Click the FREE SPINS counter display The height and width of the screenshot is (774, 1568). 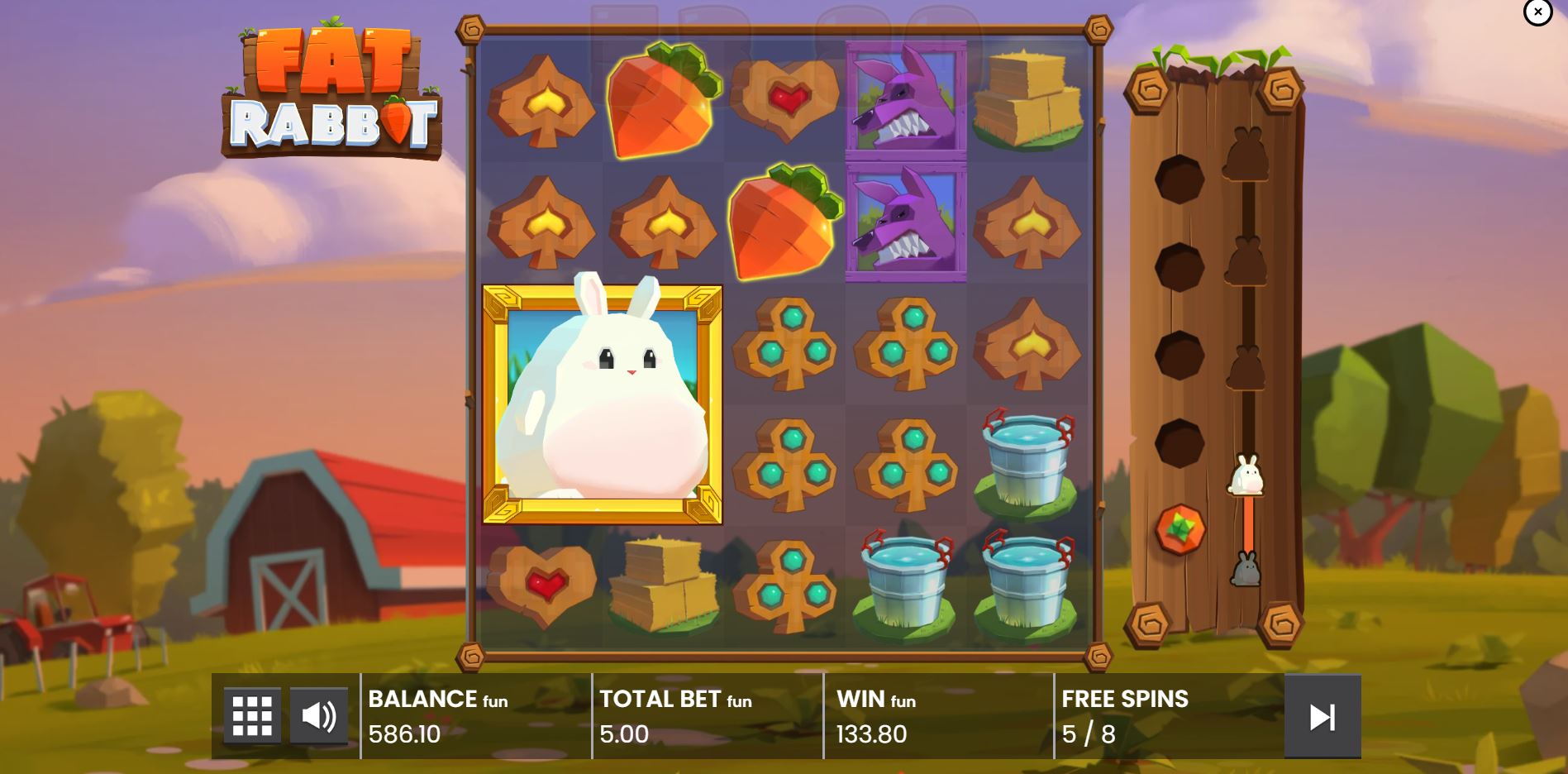coord(1124,716)
